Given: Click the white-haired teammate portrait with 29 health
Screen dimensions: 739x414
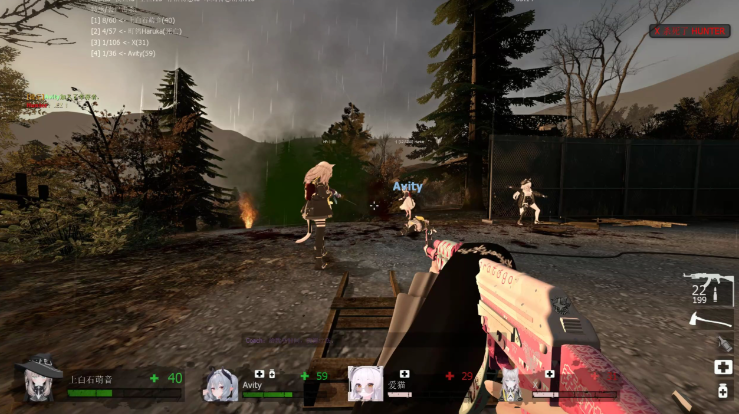Looking at the screenshot, I should point(365,384).
